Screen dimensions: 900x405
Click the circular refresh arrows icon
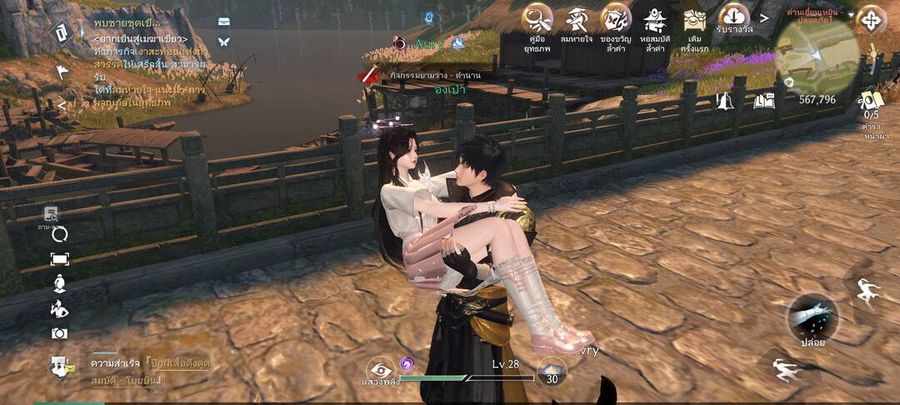(x=60, y=235)
